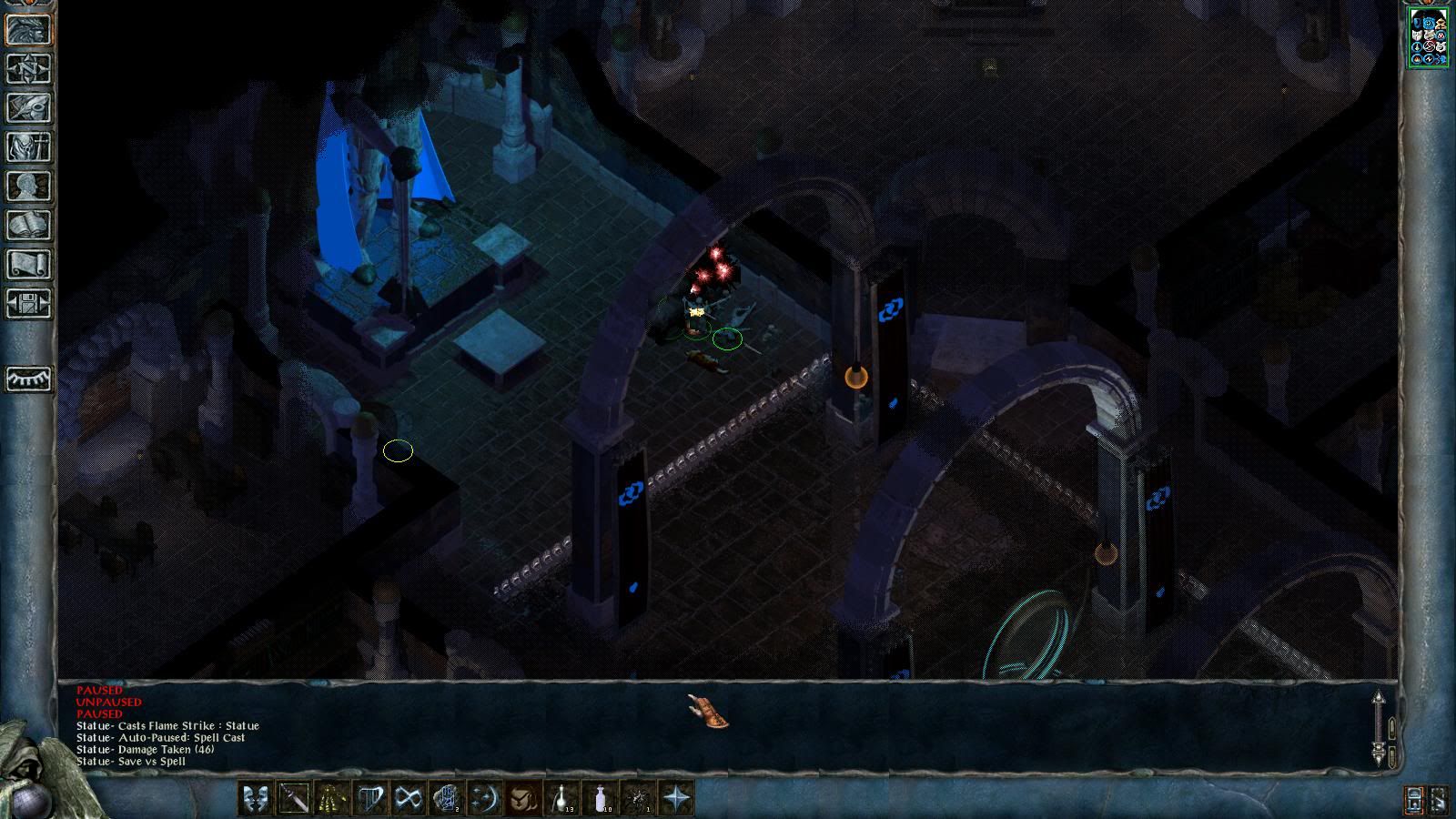
Task: Open the priest scroll from the sidebar
Action: (x=28, y=264)
